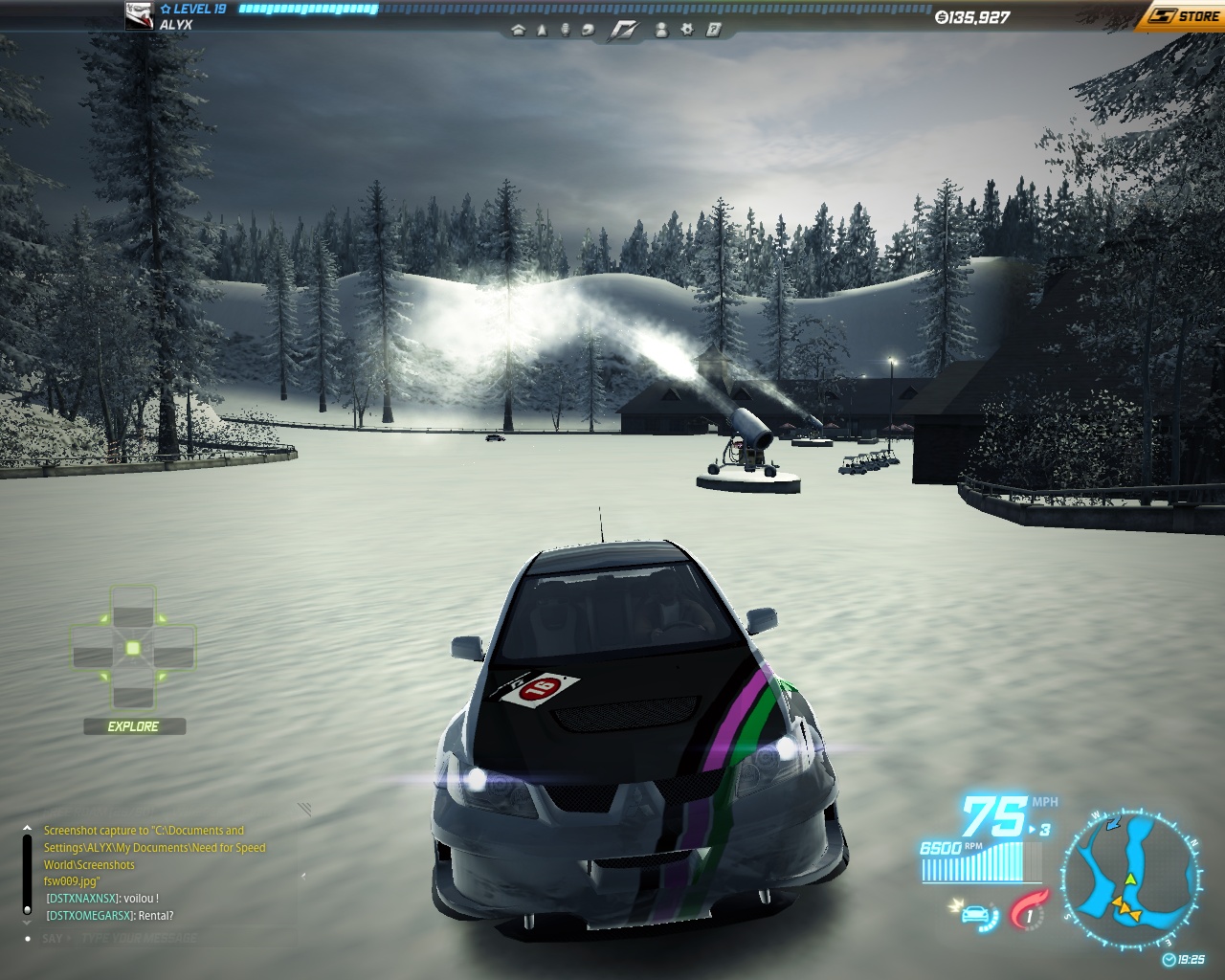Open settings via the gear icon
This screenshot has width=1225, height=980.
(686, 30)
